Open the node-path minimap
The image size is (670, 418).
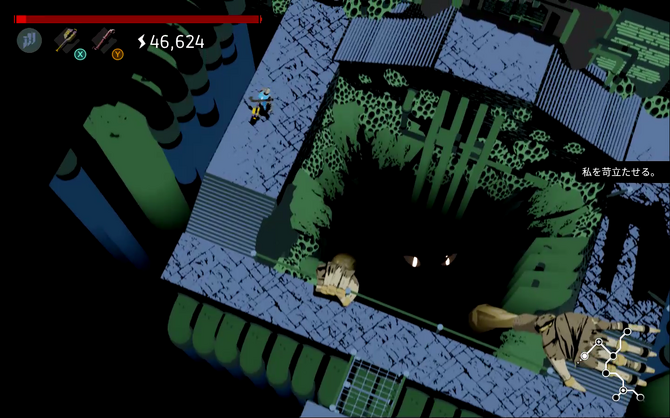coord(615,362)
